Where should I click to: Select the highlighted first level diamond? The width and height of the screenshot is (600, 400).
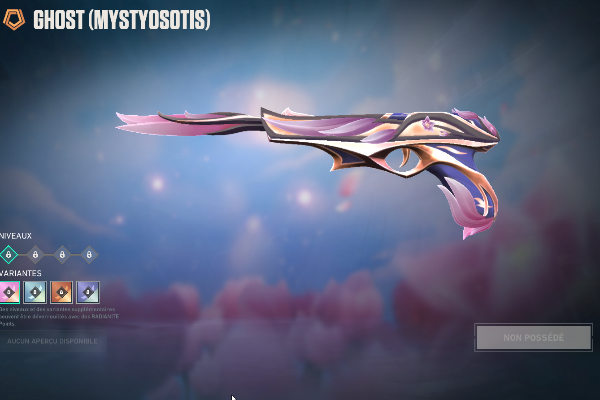[9, 255]
